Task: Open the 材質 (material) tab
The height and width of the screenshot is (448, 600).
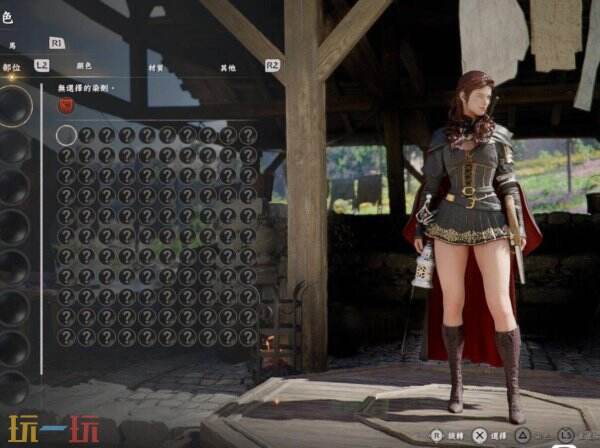Action: tap(155, 67)
